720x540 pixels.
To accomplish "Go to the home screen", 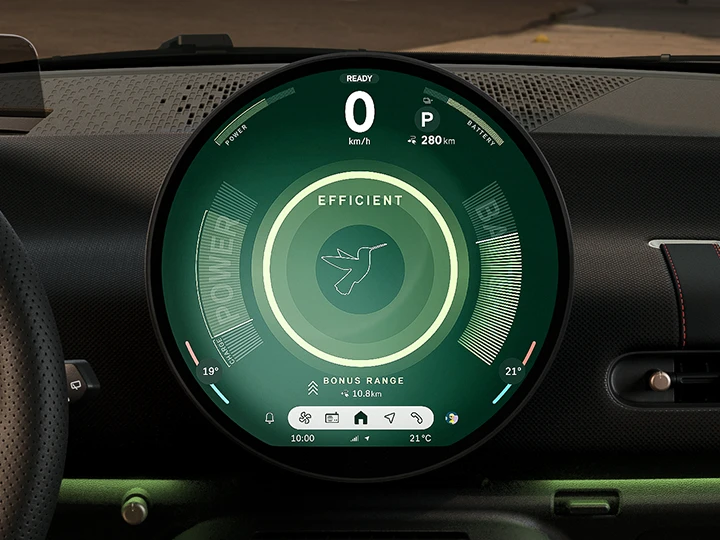I will [361, 418].
